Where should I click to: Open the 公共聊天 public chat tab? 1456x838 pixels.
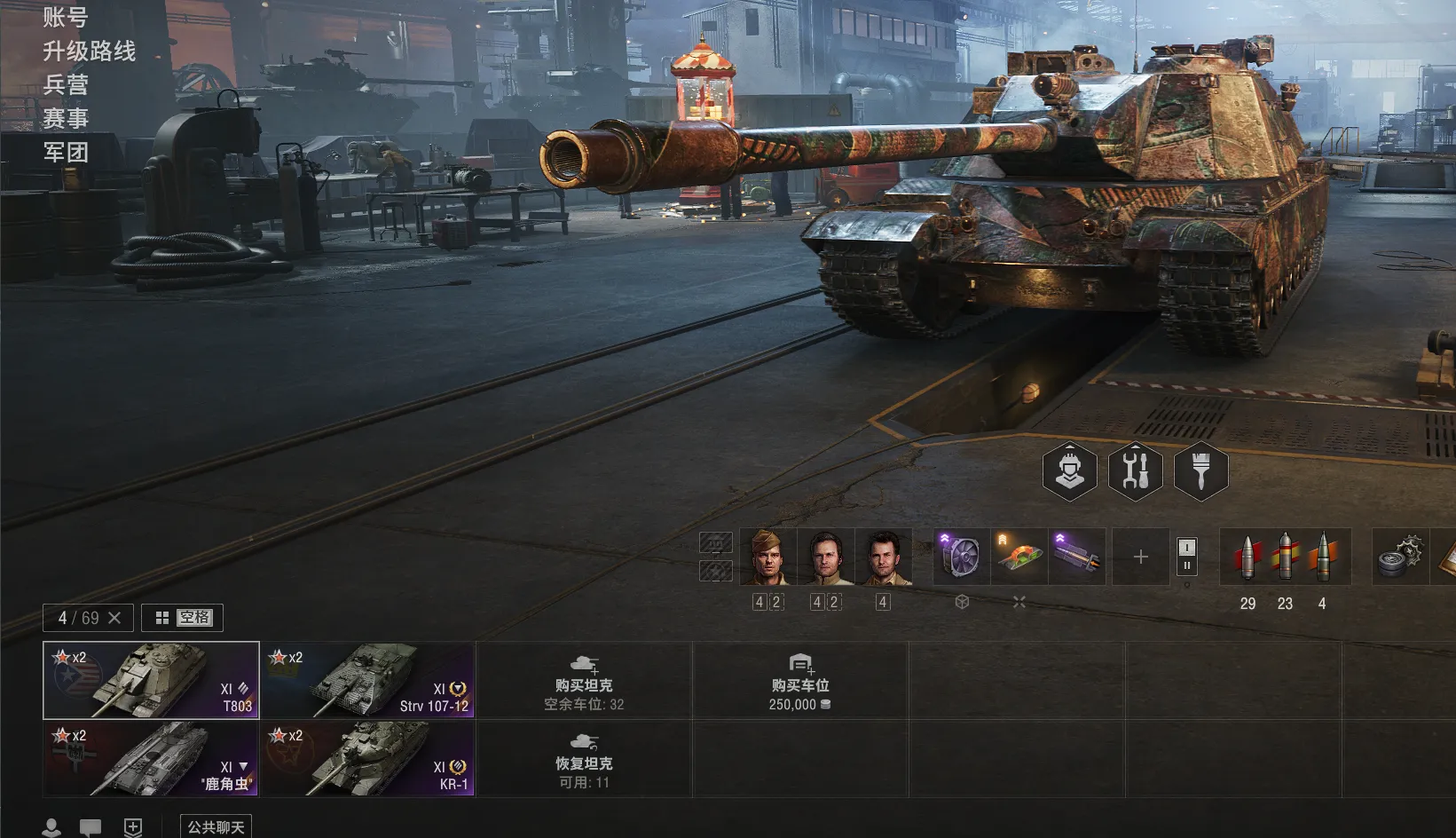click(216, 827)
